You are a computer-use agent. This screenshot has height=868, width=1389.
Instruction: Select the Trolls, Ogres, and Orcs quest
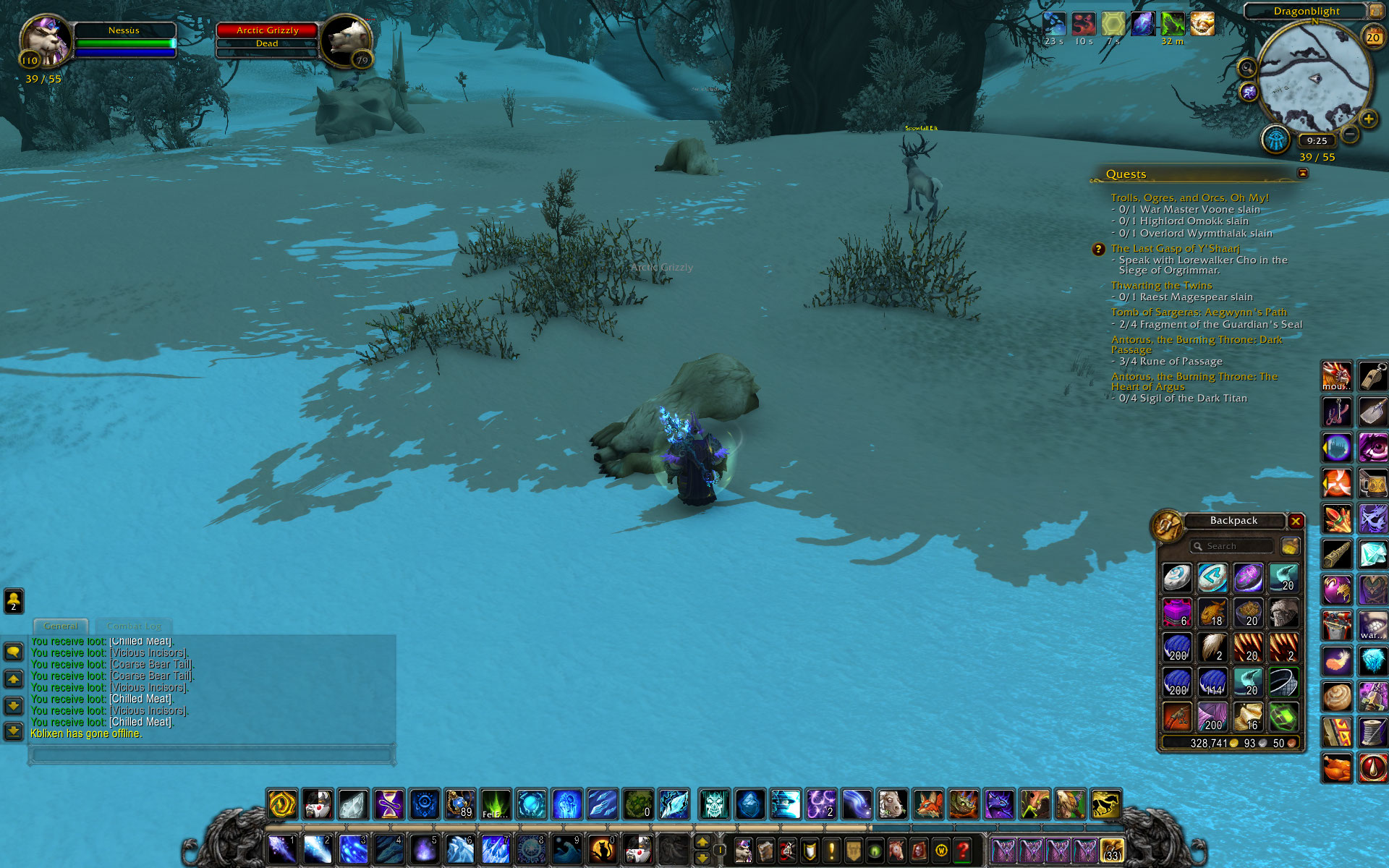(1189, 197)
